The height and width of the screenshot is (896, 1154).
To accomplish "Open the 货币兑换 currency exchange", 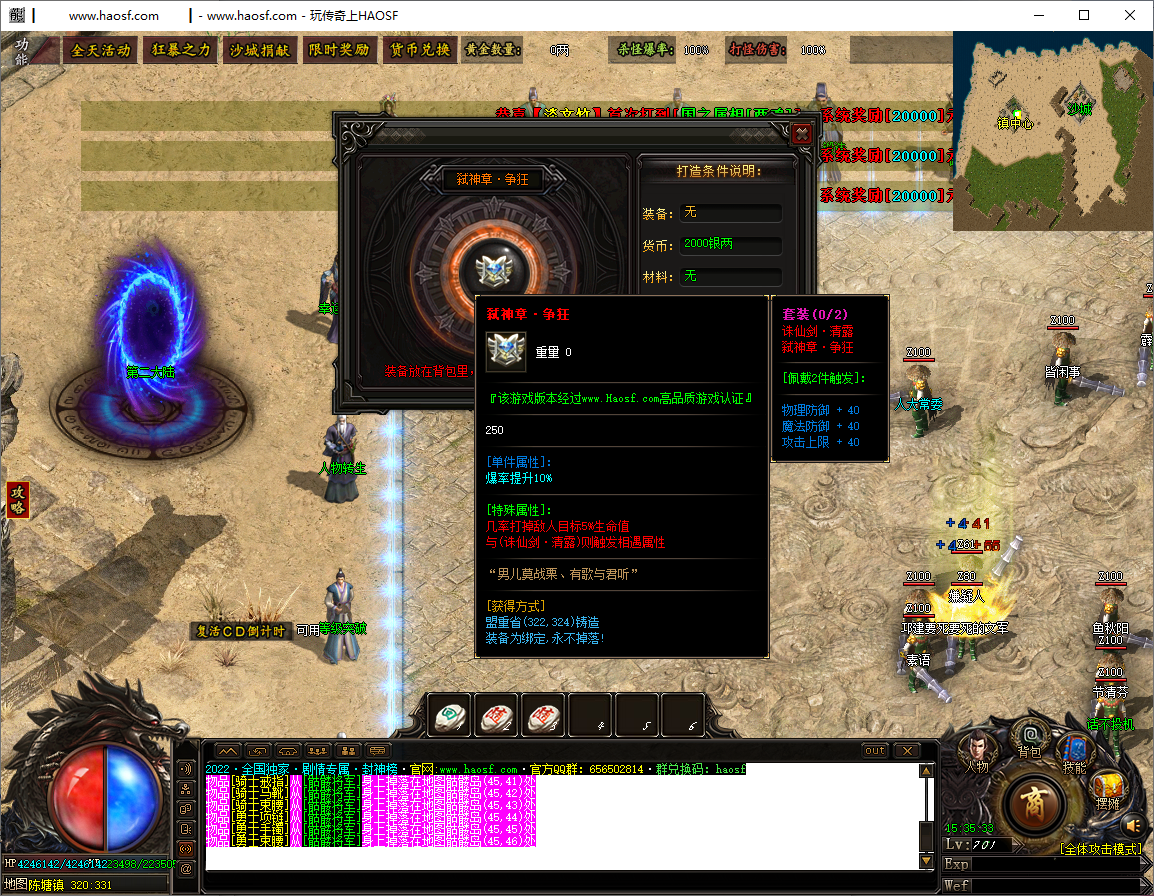I will point(419,50).
